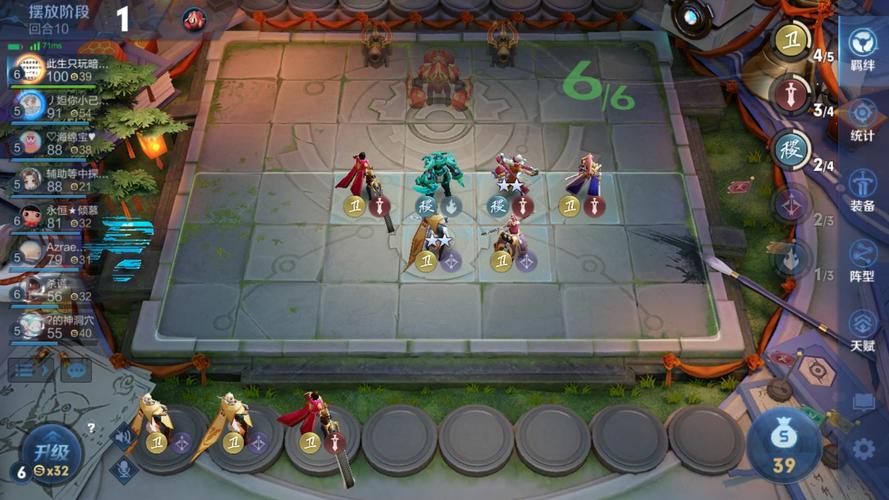Open the 天赋 talent tab

(862, 329)
